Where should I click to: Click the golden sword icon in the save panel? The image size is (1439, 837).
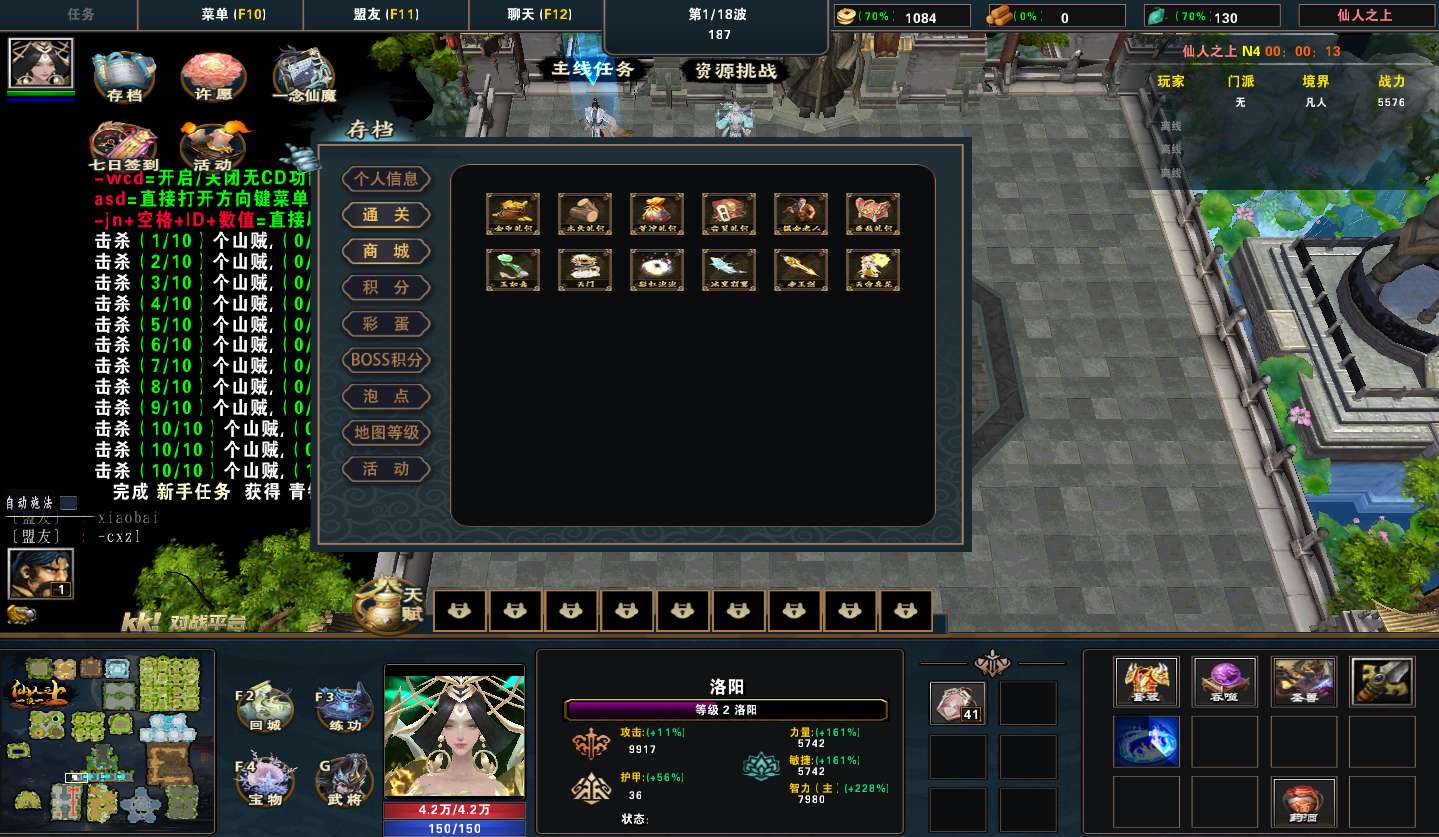click(x=801, y=270)
